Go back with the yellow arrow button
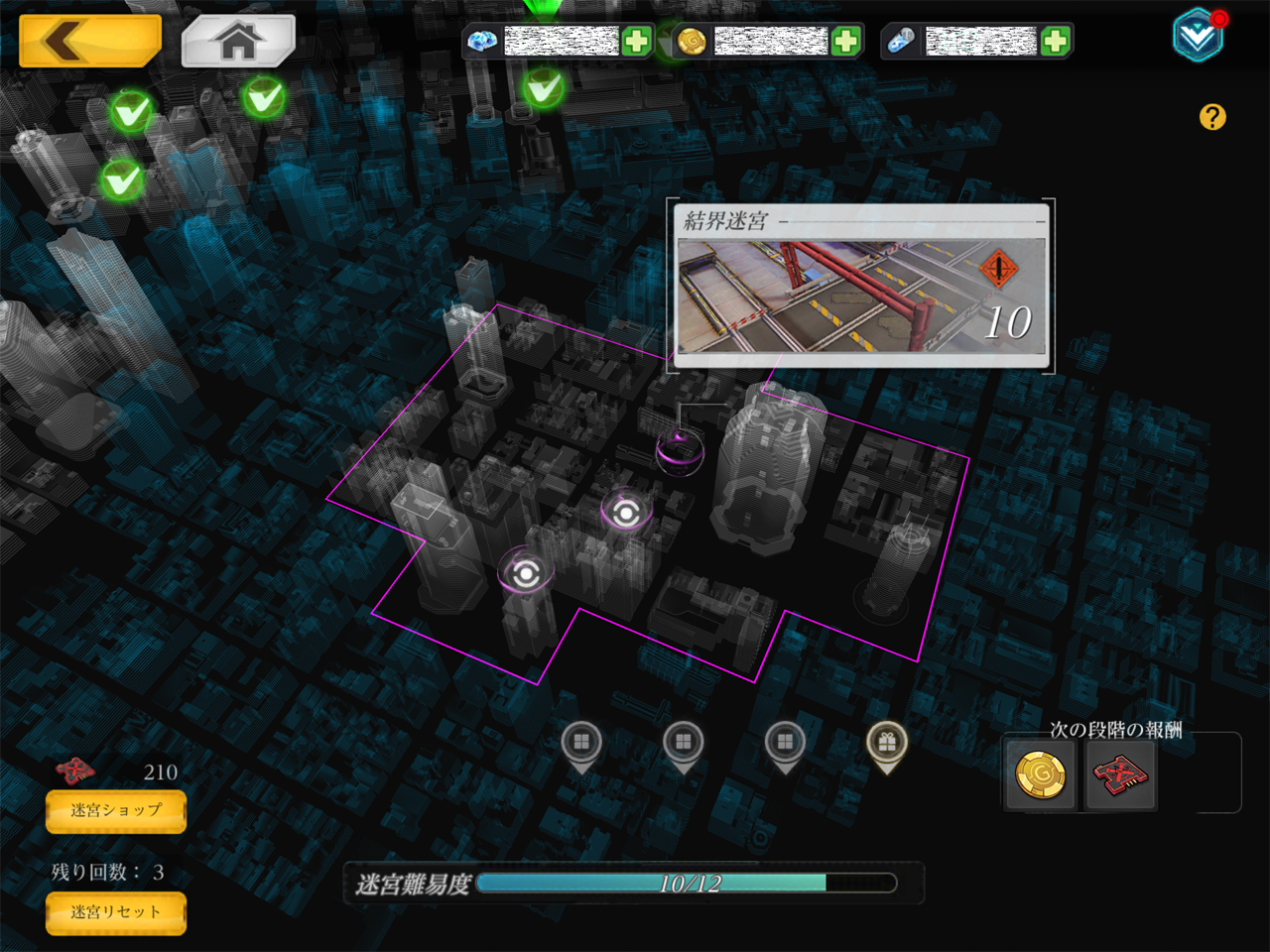The width and height of the screenshot is (1270, 952). (89, 41)
